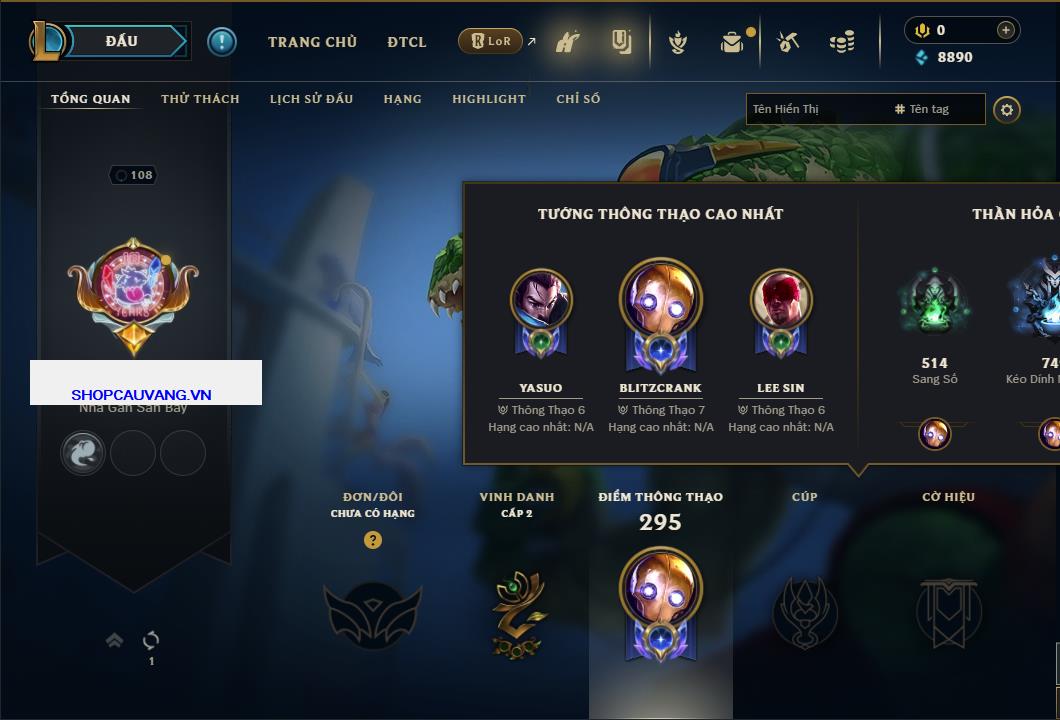This screenshot has height=720, width=1060.
Task: Click the blue exclamation alert icon
Action: [222, 42]
